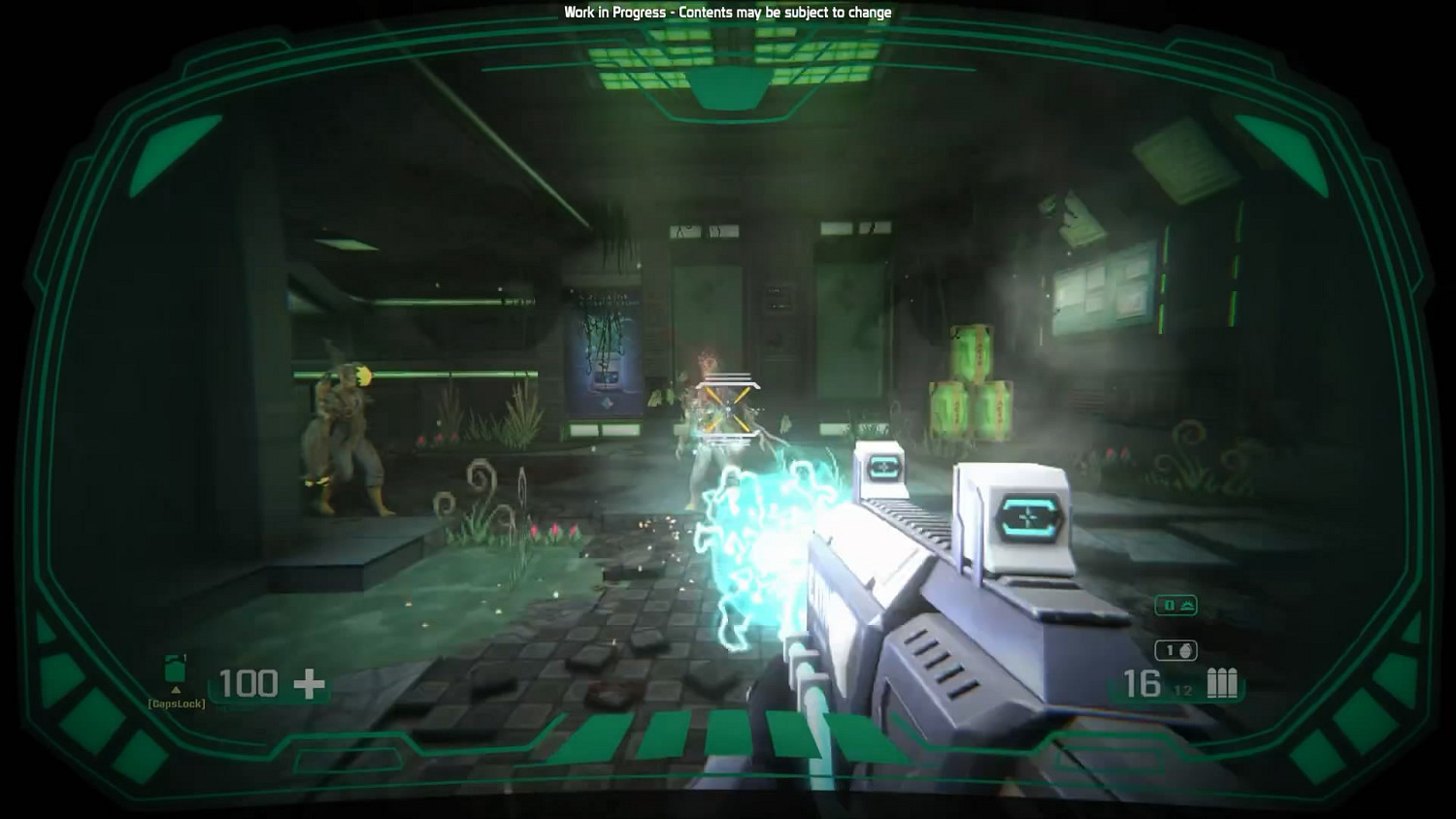Select the white health cross icon
This screenshot has height=819, width=1456.
point(307,683)
